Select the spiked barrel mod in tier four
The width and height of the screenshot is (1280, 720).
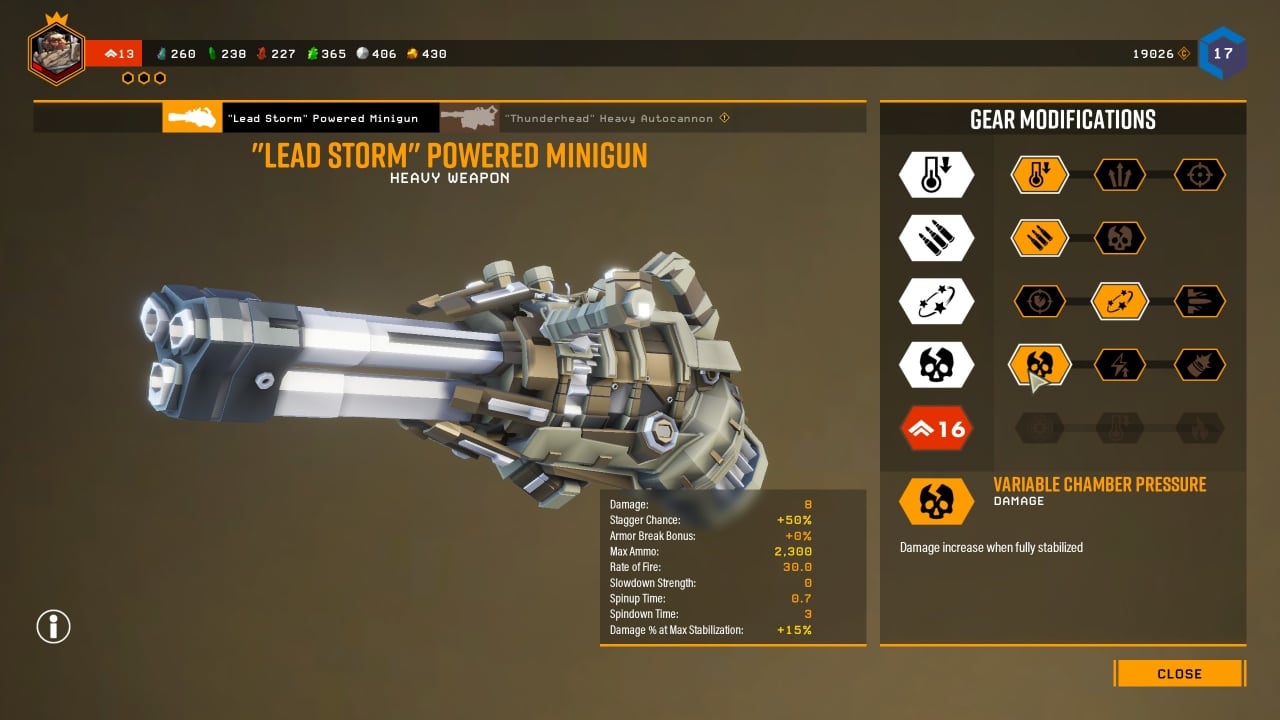1200,364
